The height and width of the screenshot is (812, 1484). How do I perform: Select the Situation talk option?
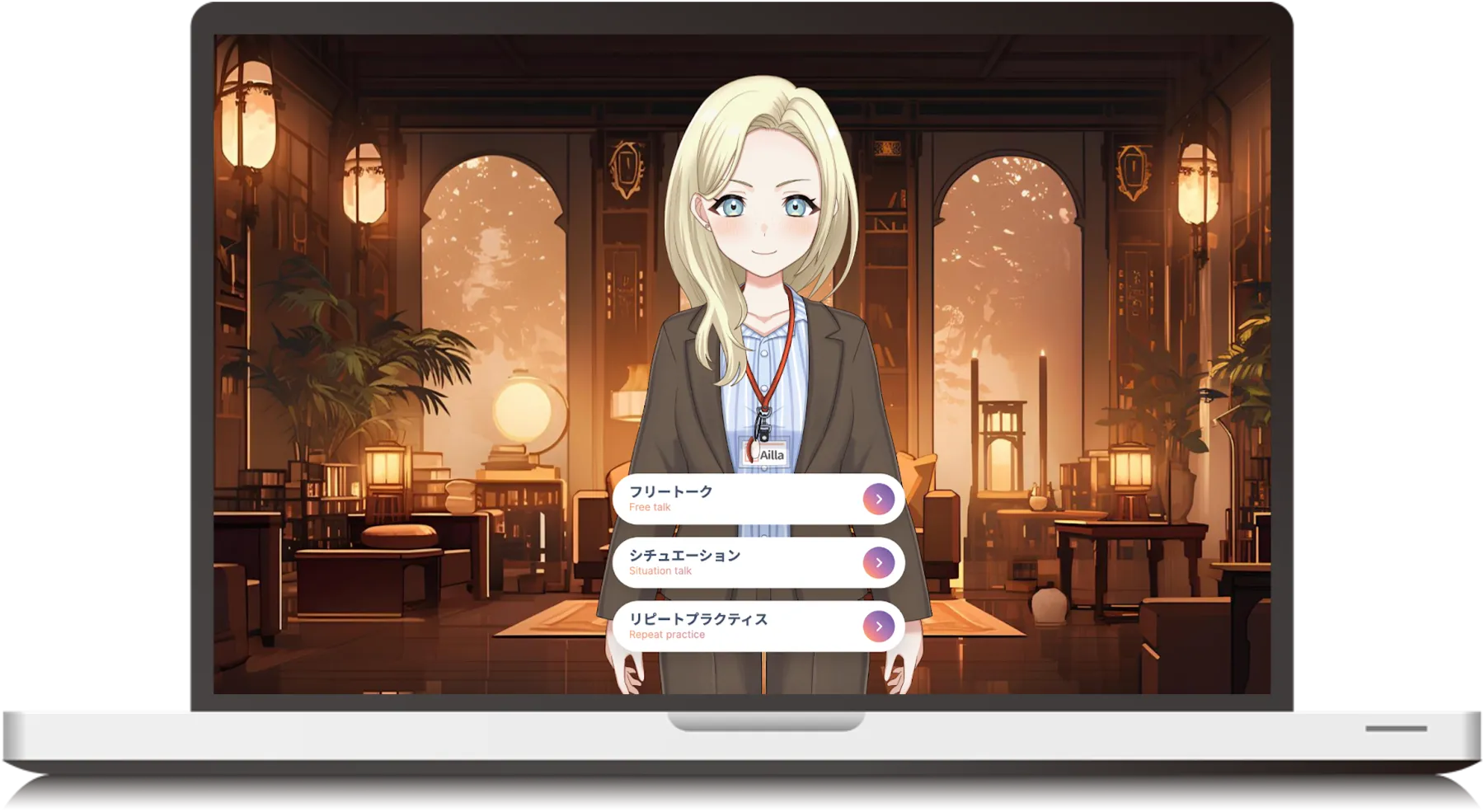pyautogui.click(x=742, y=562)
